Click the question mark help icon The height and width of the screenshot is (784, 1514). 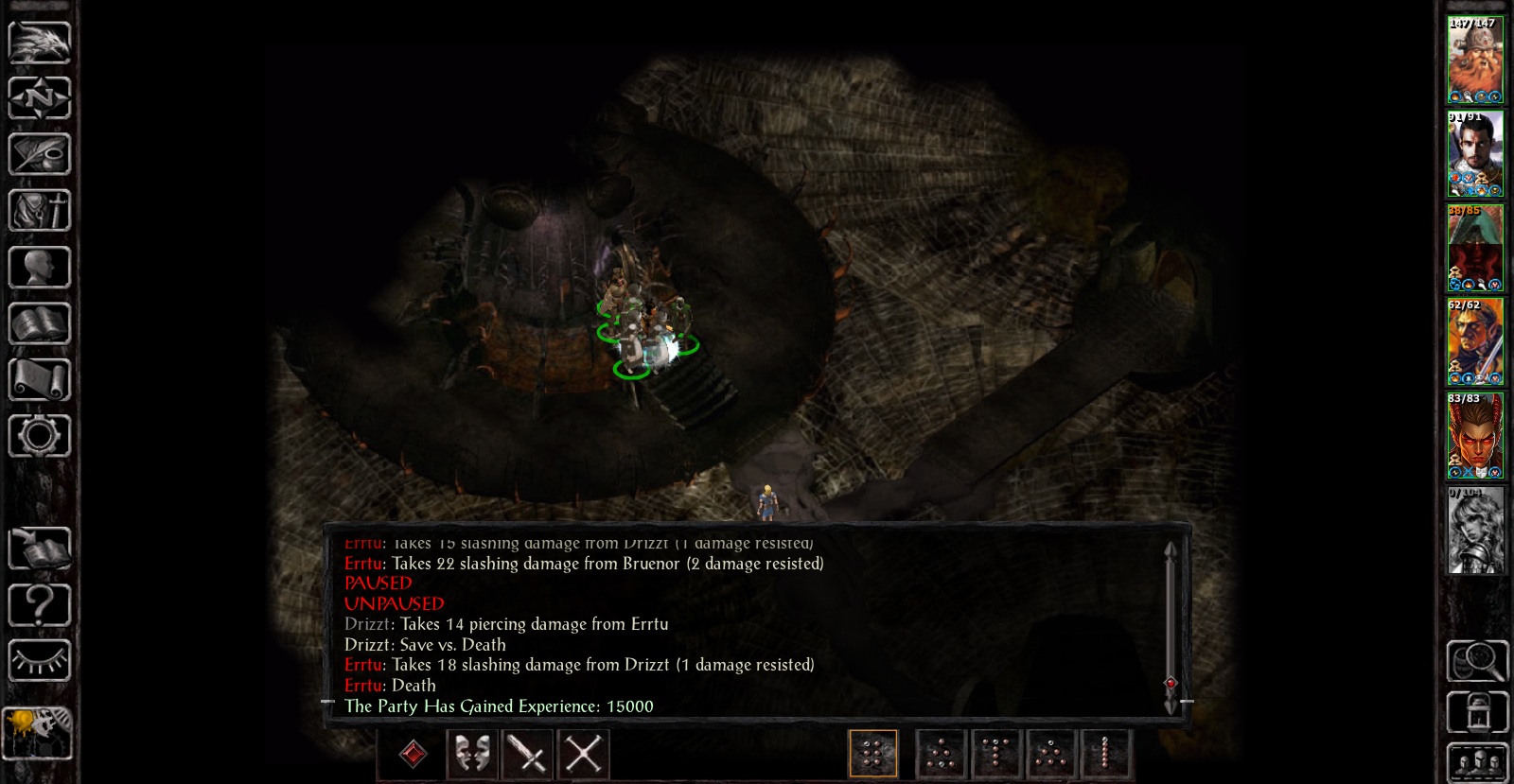[40, 605]
